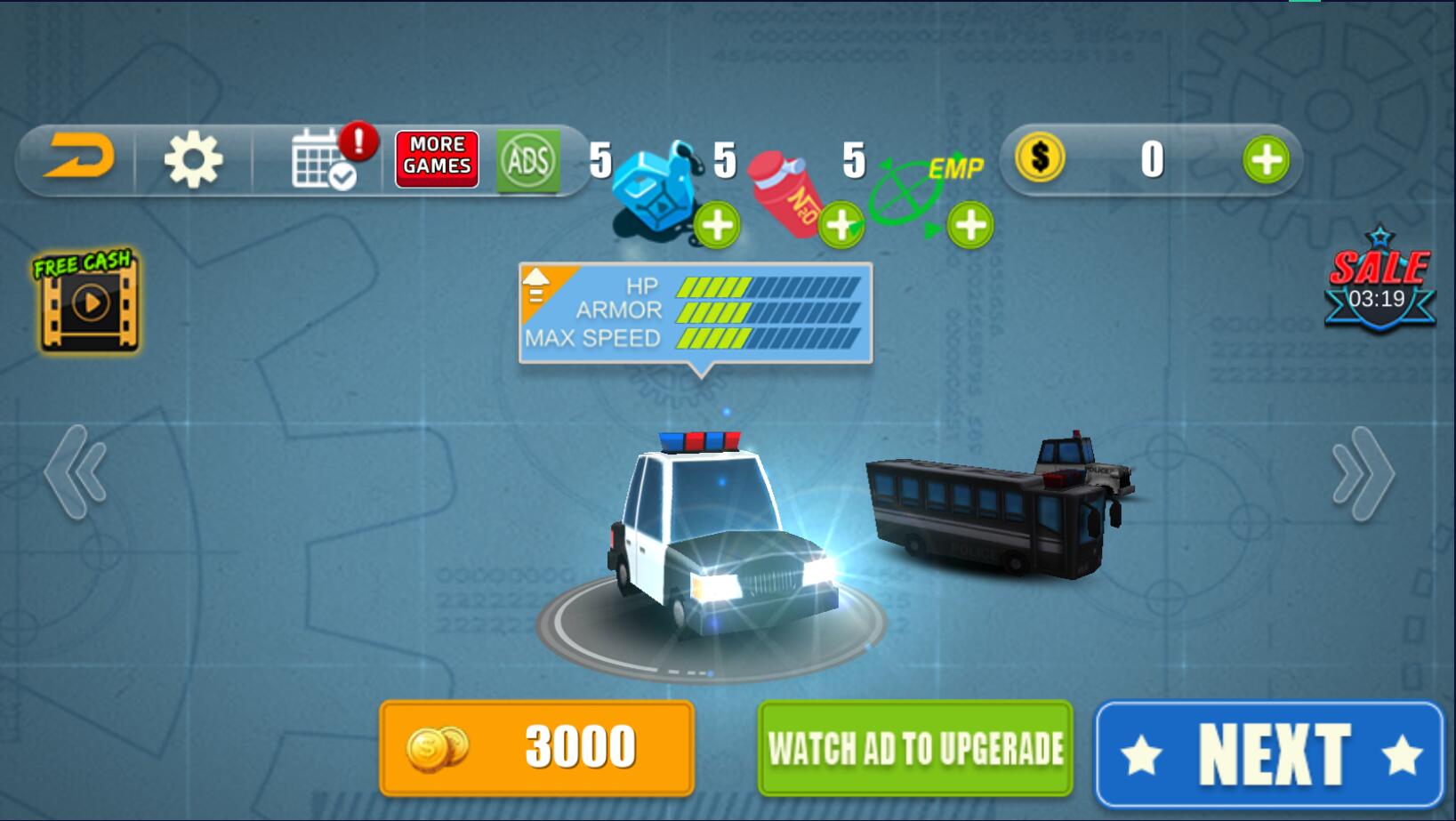Screen dimensions: 1456x821
Task: Continue with the blue Next button
Action: click(x=1269, y=754)
